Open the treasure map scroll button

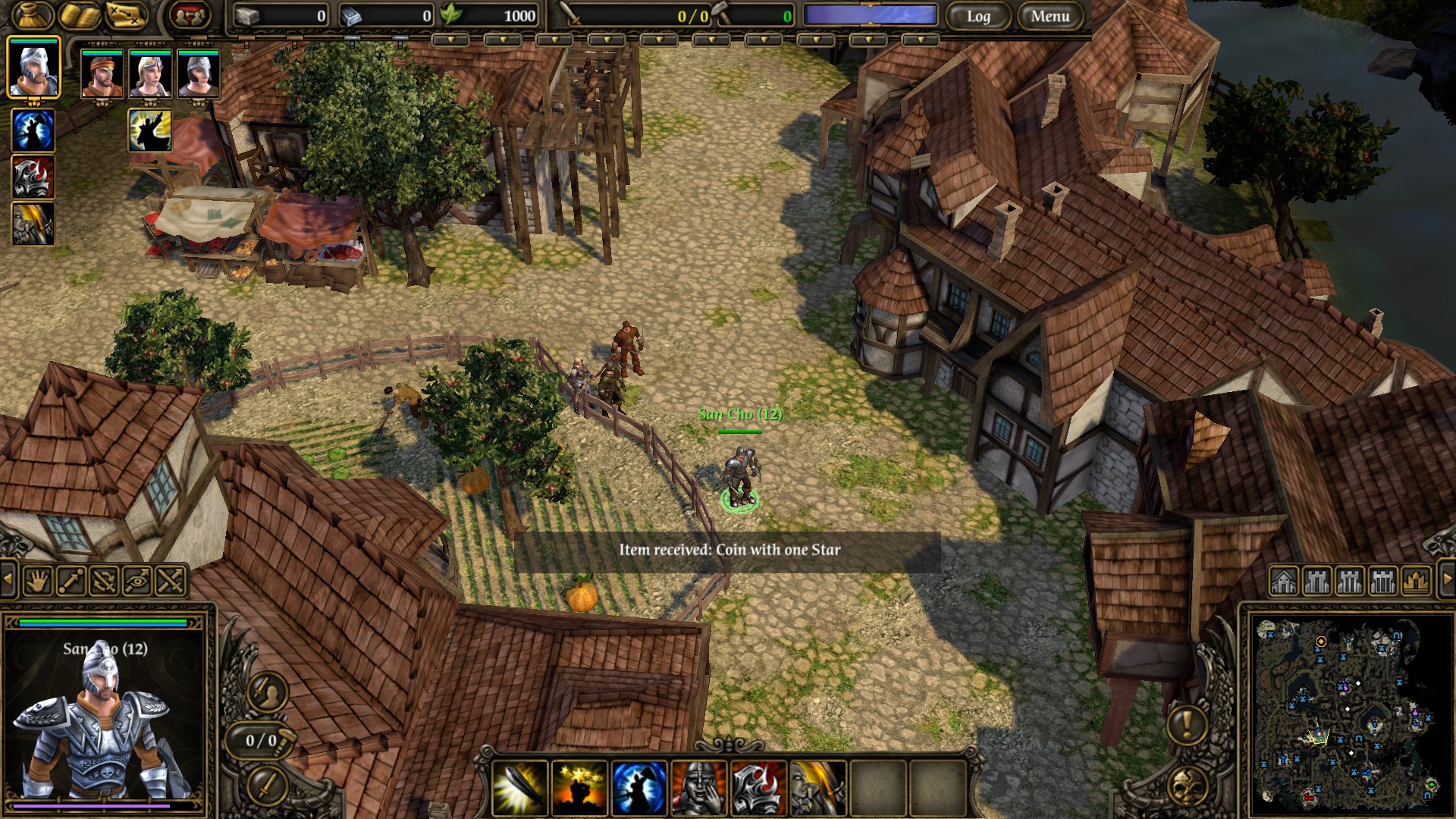coord(126,15)
